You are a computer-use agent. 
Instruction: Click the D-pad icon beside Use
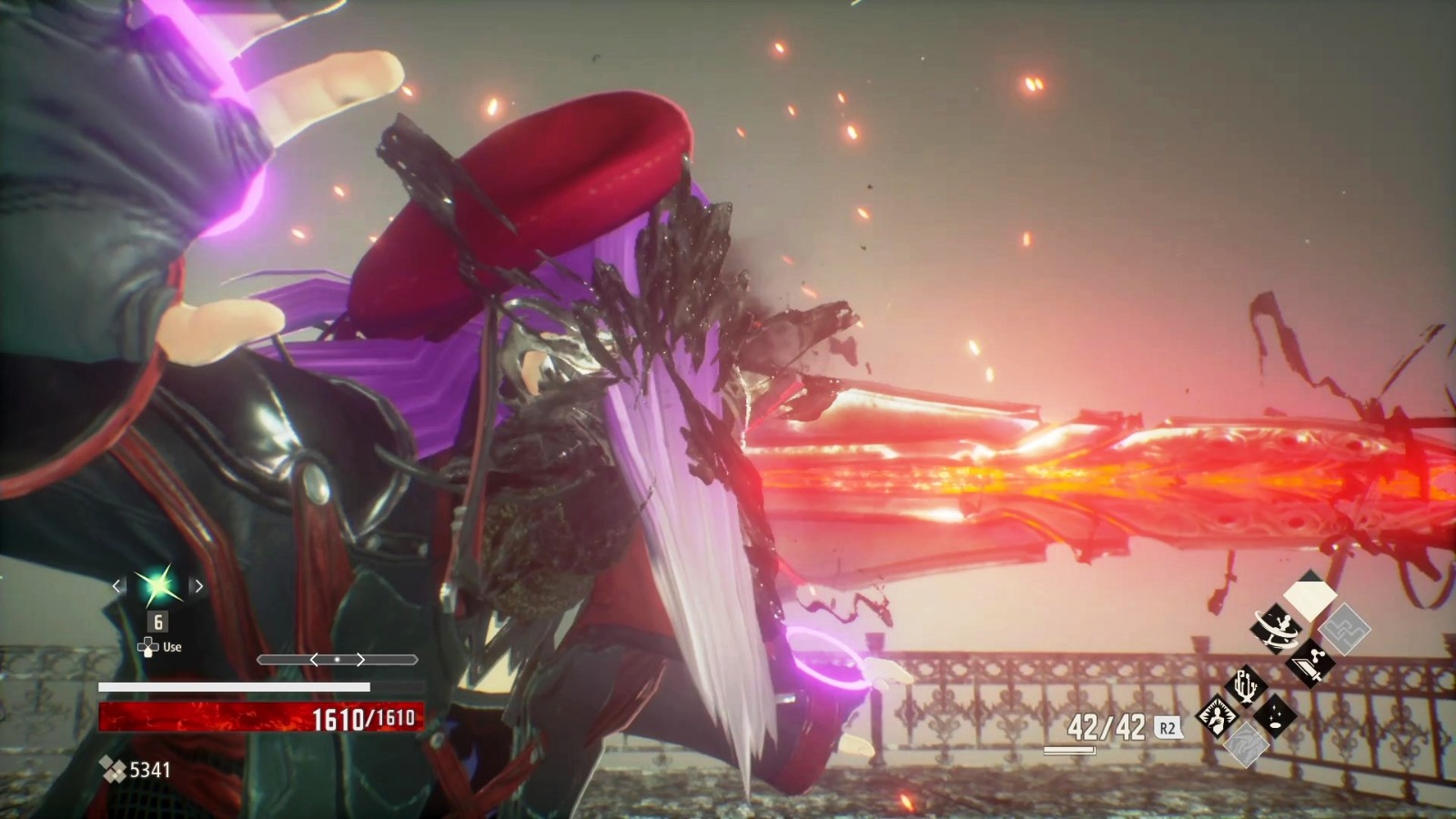pos(148,645)
